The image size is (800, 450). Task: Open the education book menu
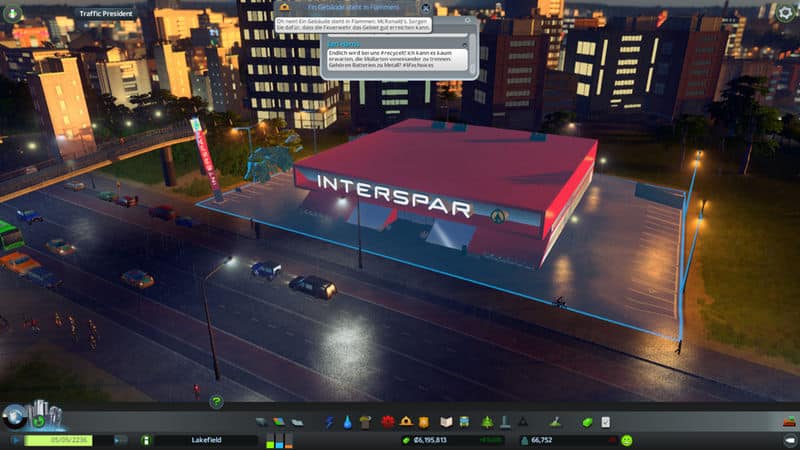[447, 422]
